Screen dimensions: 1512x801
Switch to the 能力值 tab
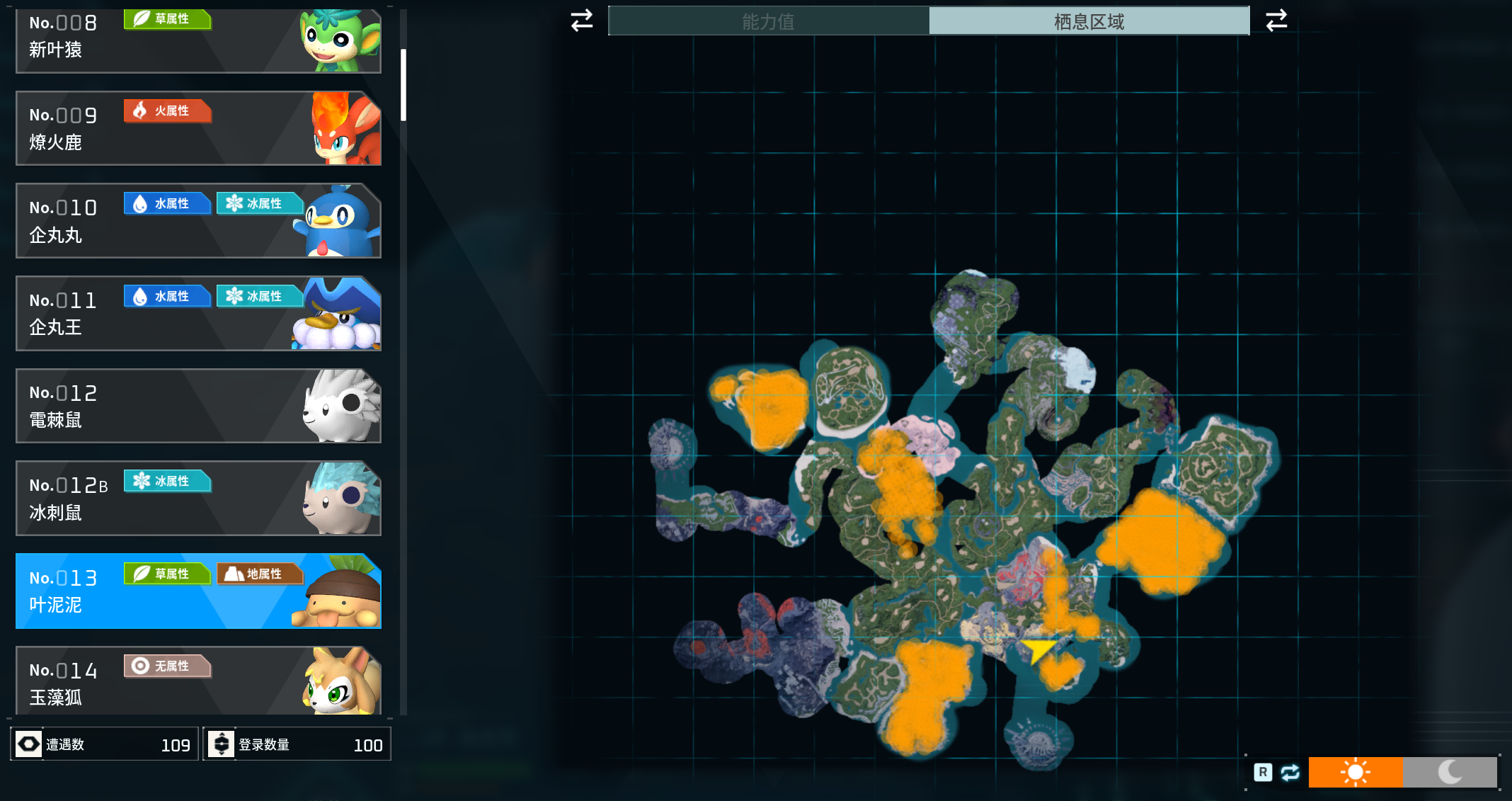click(769, 21)
